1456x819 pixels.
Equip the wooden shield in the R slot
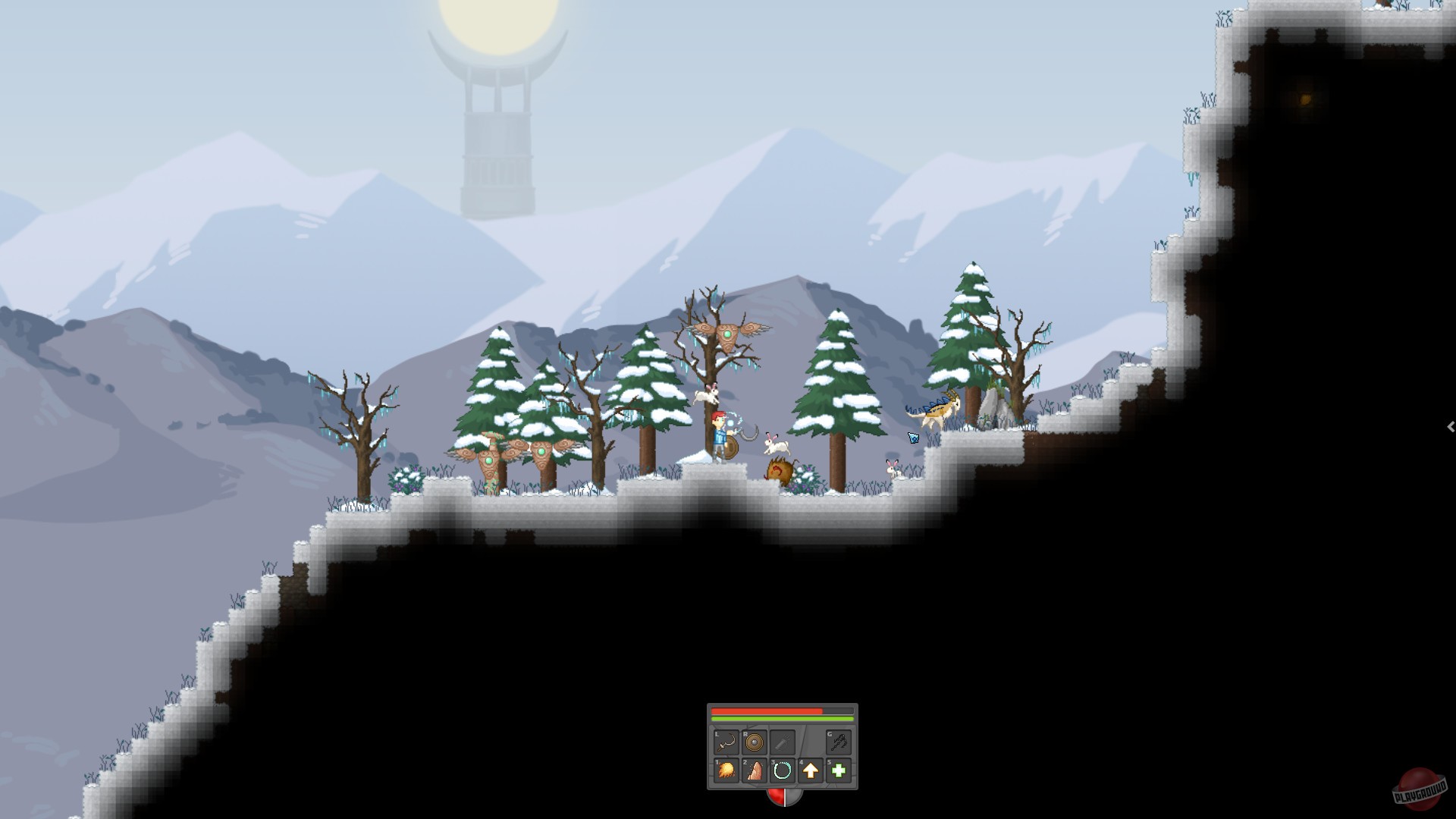[754, 742]
